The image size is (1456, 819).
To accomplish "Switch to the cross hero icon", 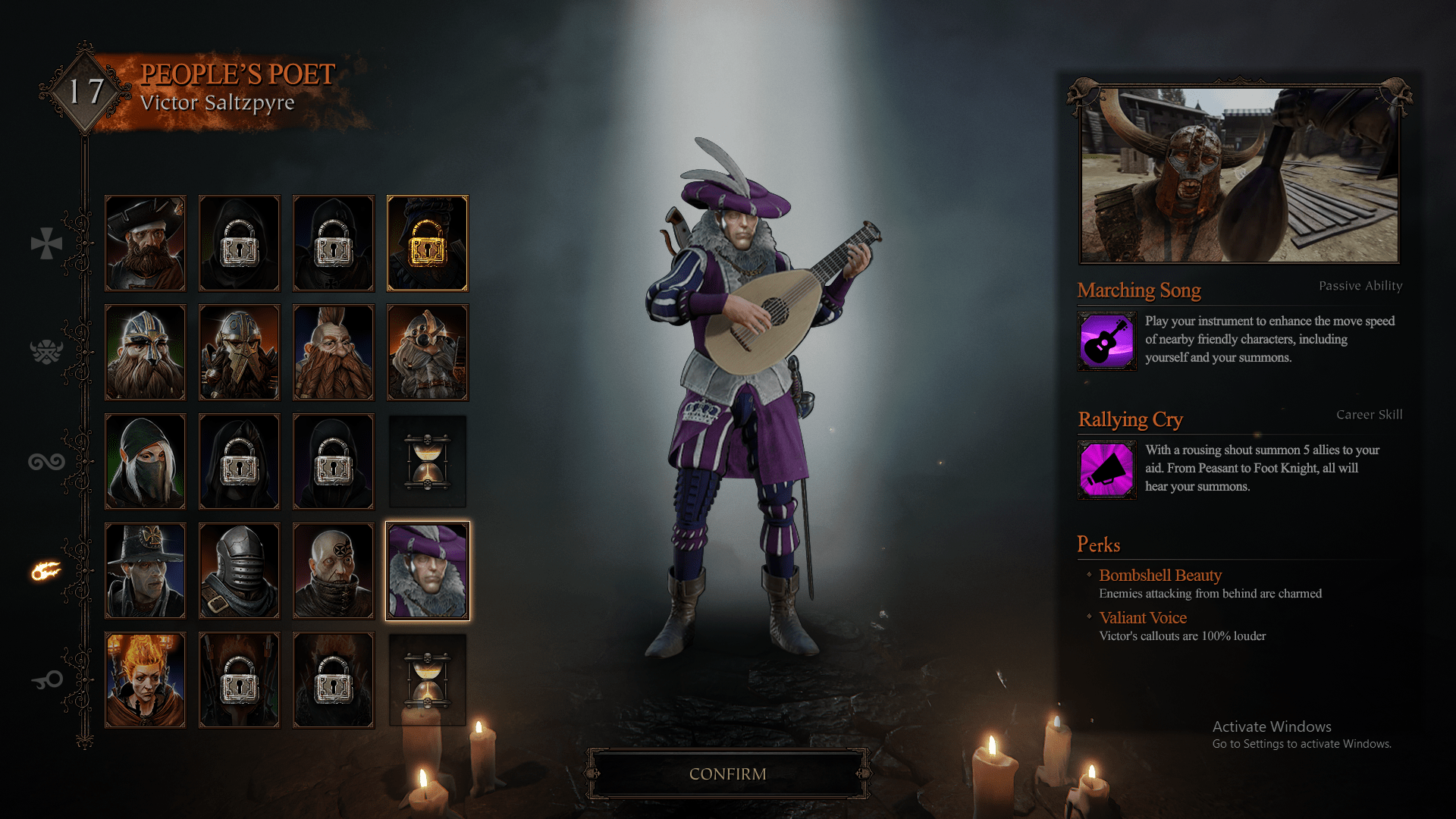I will (46, 243).
